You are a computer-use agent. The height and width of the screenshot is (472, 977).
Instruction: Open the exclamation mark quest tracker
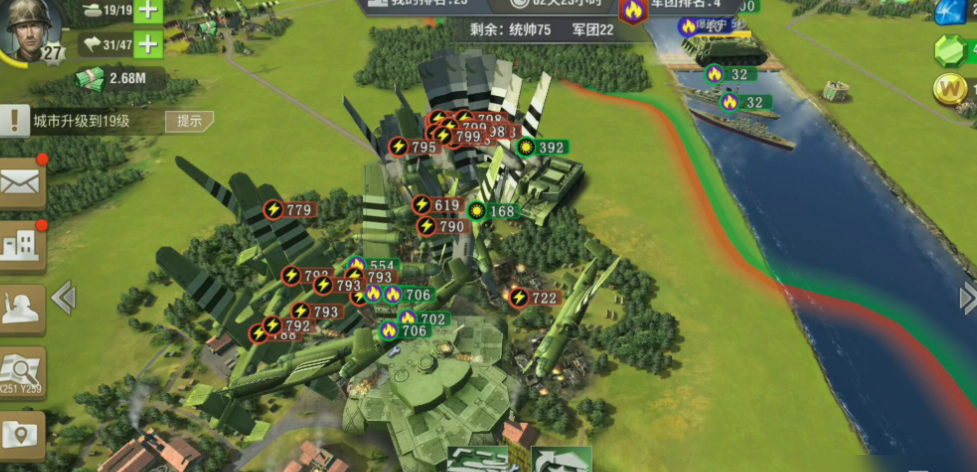click(x=14, y=121)
